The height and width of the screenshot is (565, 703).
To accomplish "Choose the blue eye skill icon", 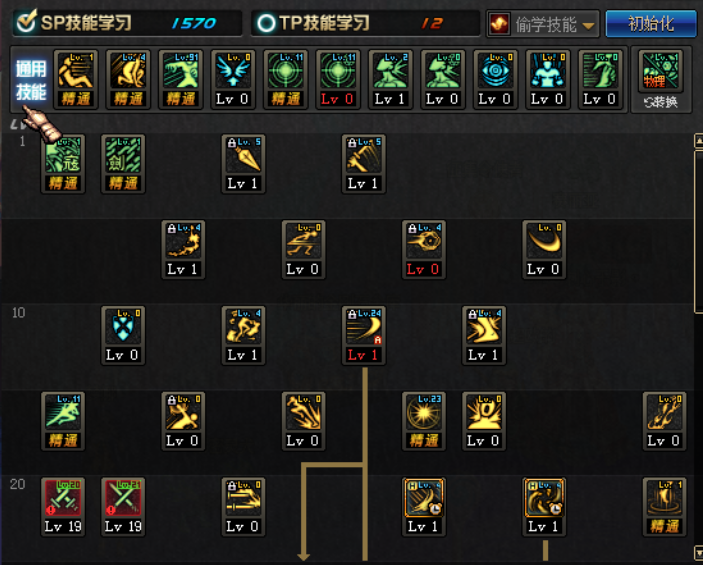I will tap(495, 78).
